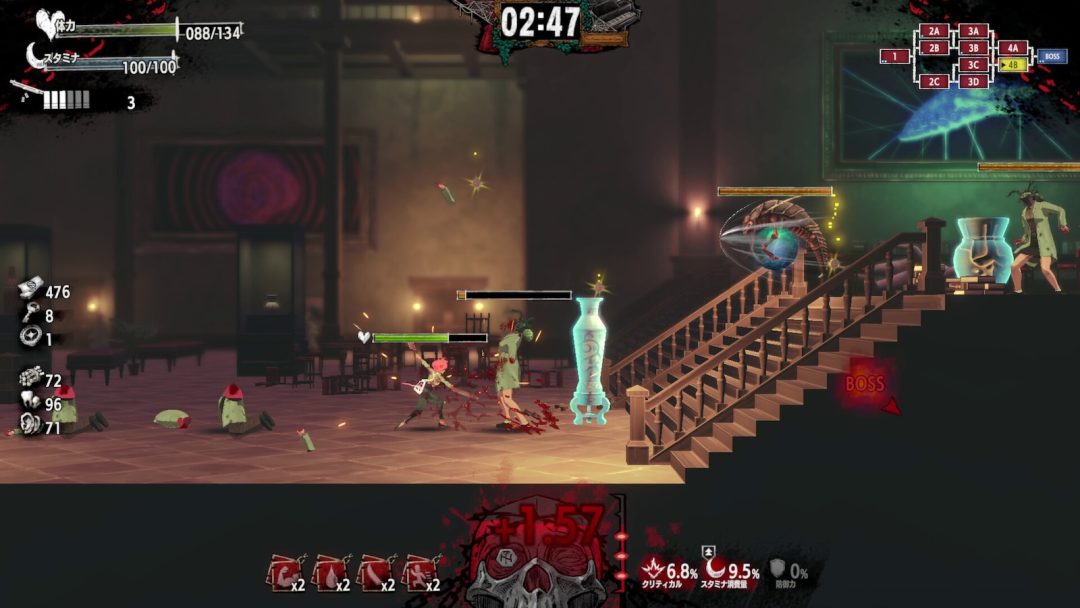
Task: Select the blood drop buff card
Action: [x=329, y=574]
